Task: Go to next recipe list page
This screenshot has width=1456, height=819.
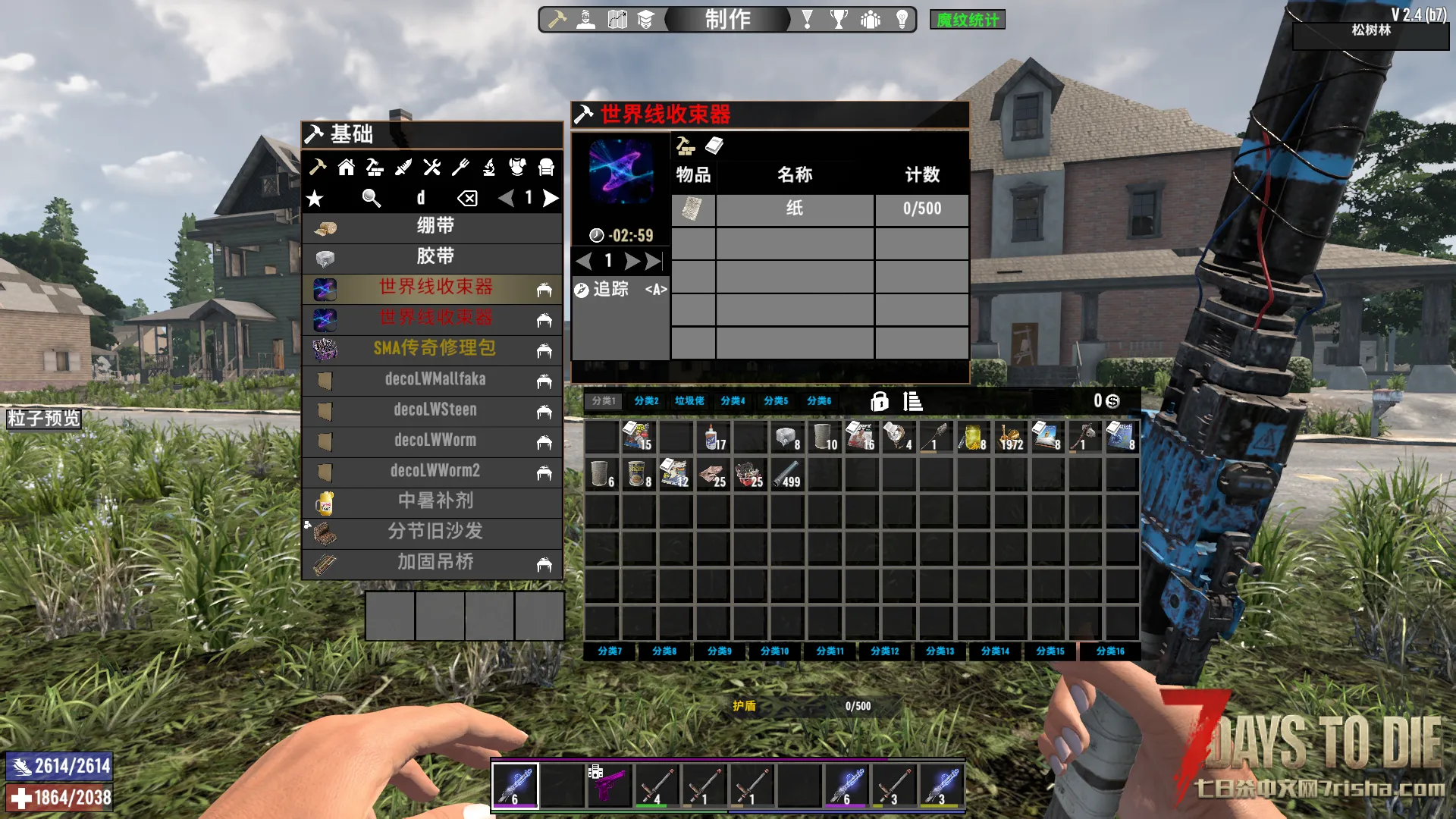Action: pyautogui.click(x=551, y=199)
